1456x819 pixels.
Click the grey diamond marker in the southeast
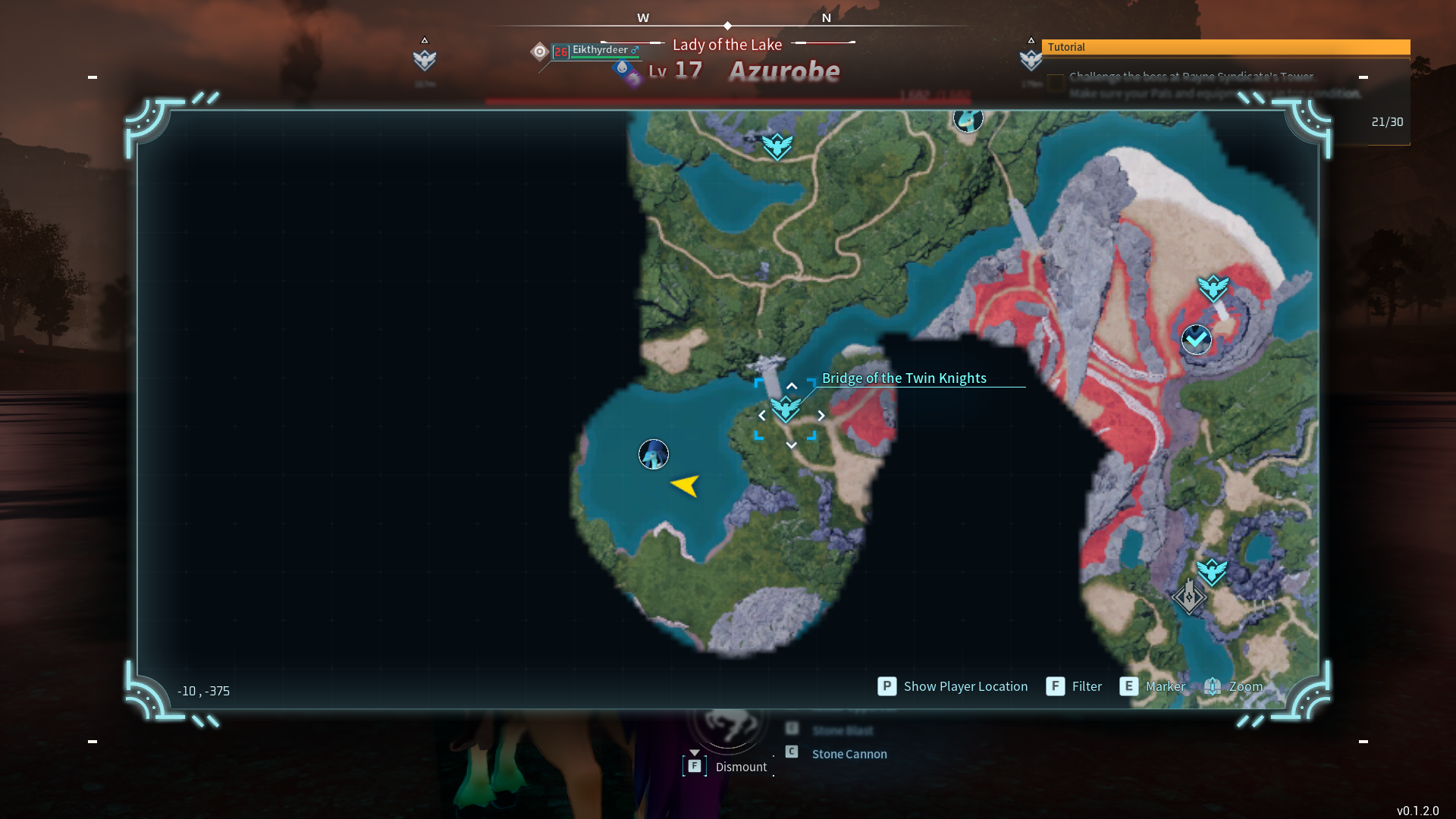[1188, 597]
